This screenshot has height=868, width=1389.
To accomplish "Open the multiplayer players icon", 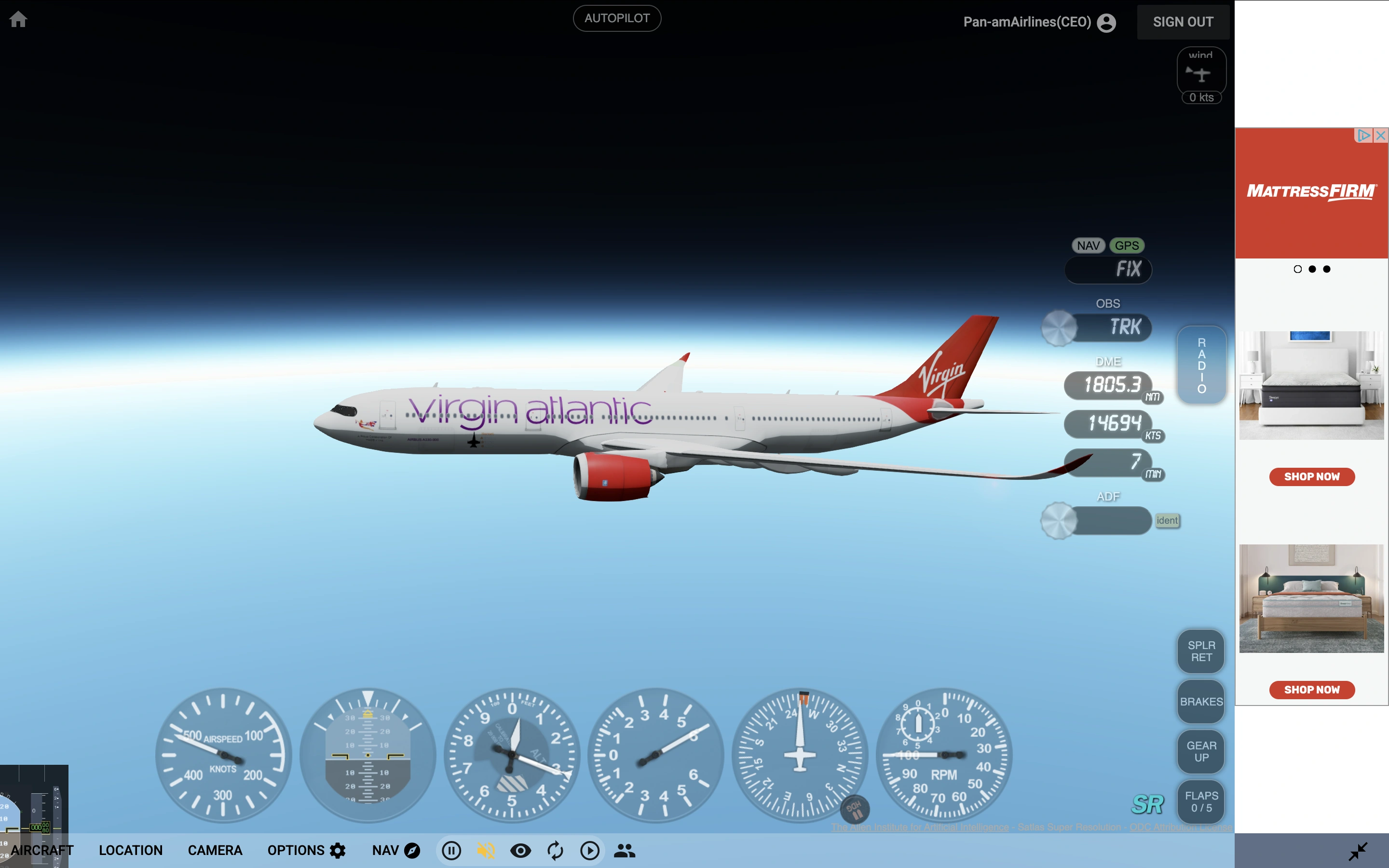I will (625, 850).
